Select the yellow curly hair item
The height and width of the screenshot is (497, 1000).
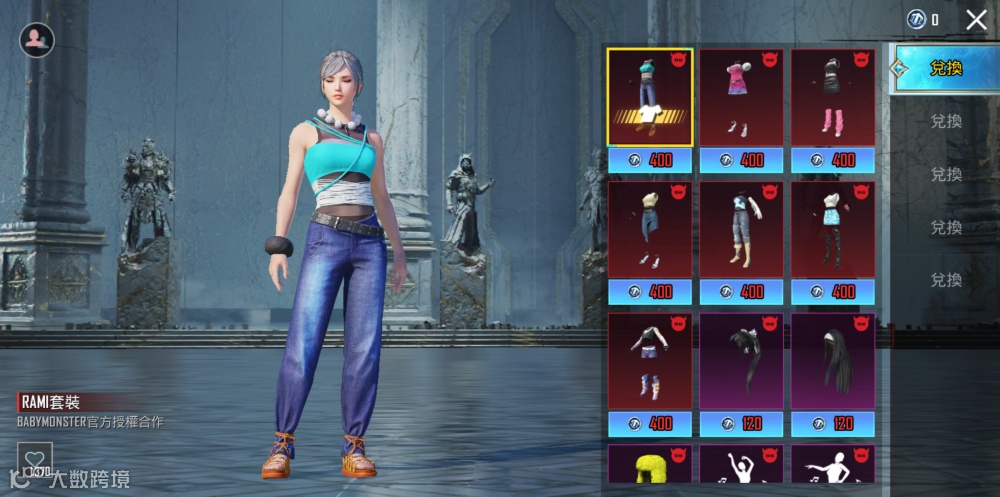coord(650,468)
